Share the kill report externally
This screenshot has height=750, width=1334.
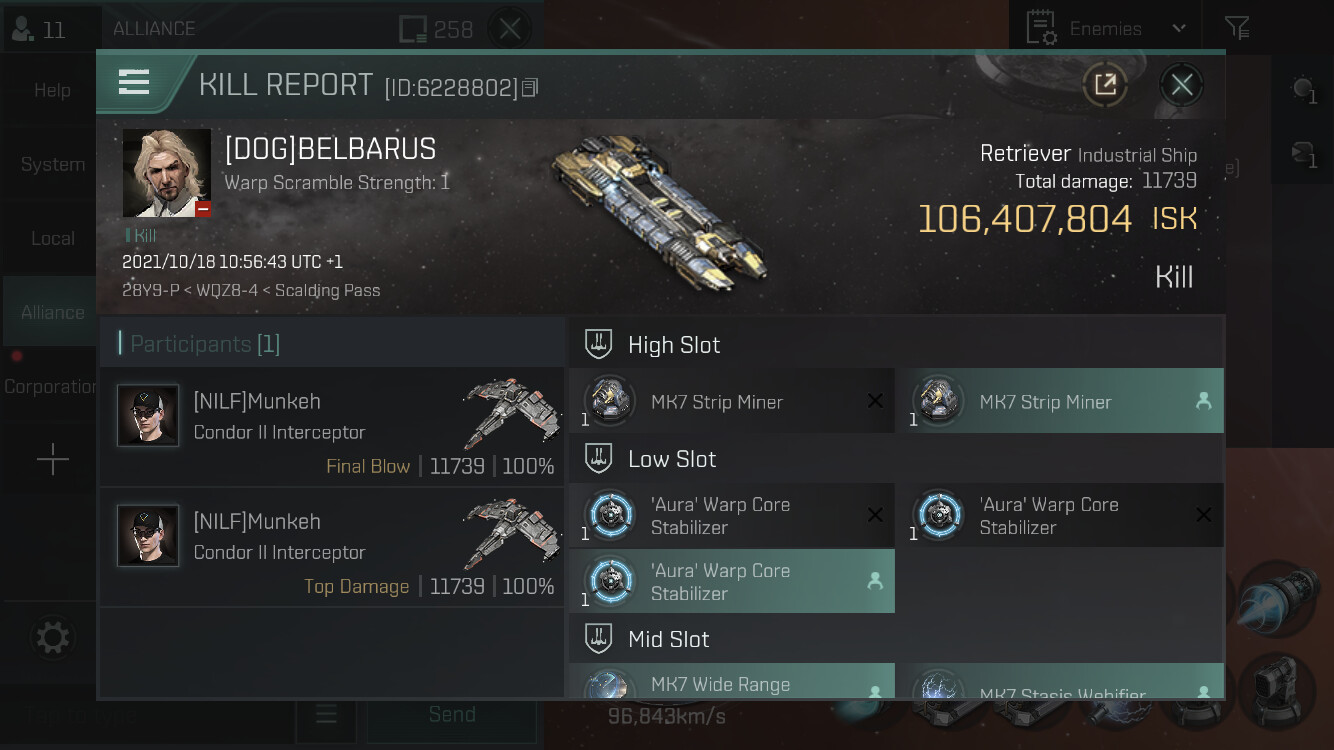pyautogui.click(x=1105, y=85)
